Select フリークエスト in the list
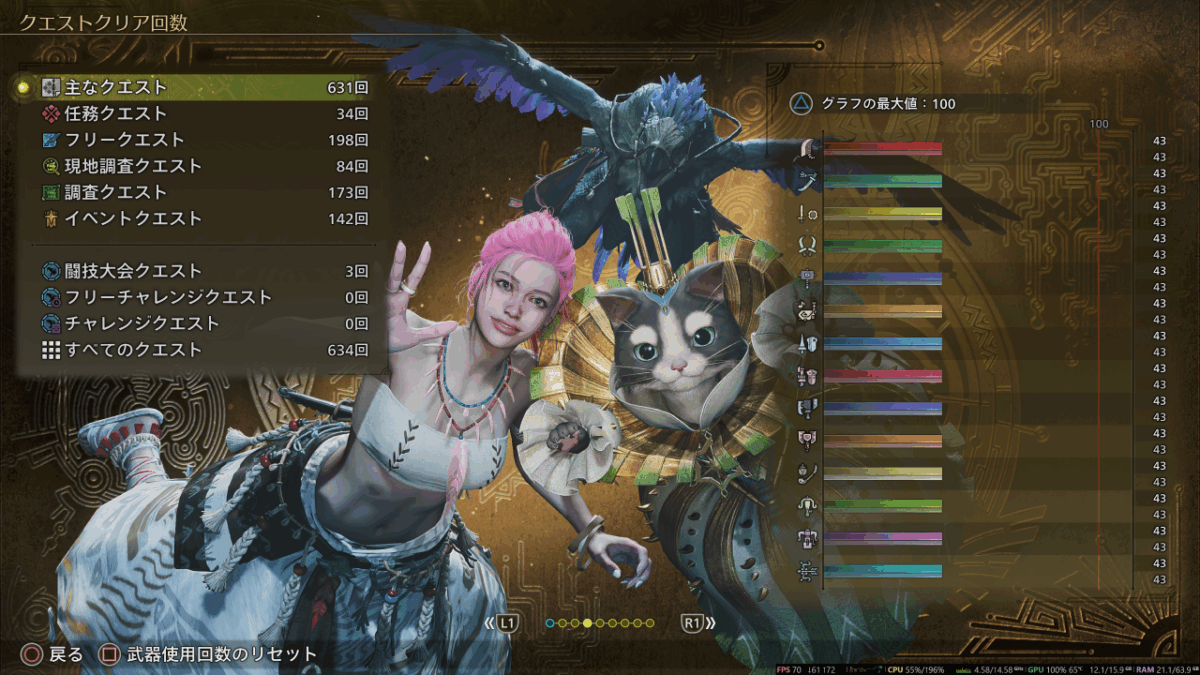1200x675 pixels. [200, 140]
